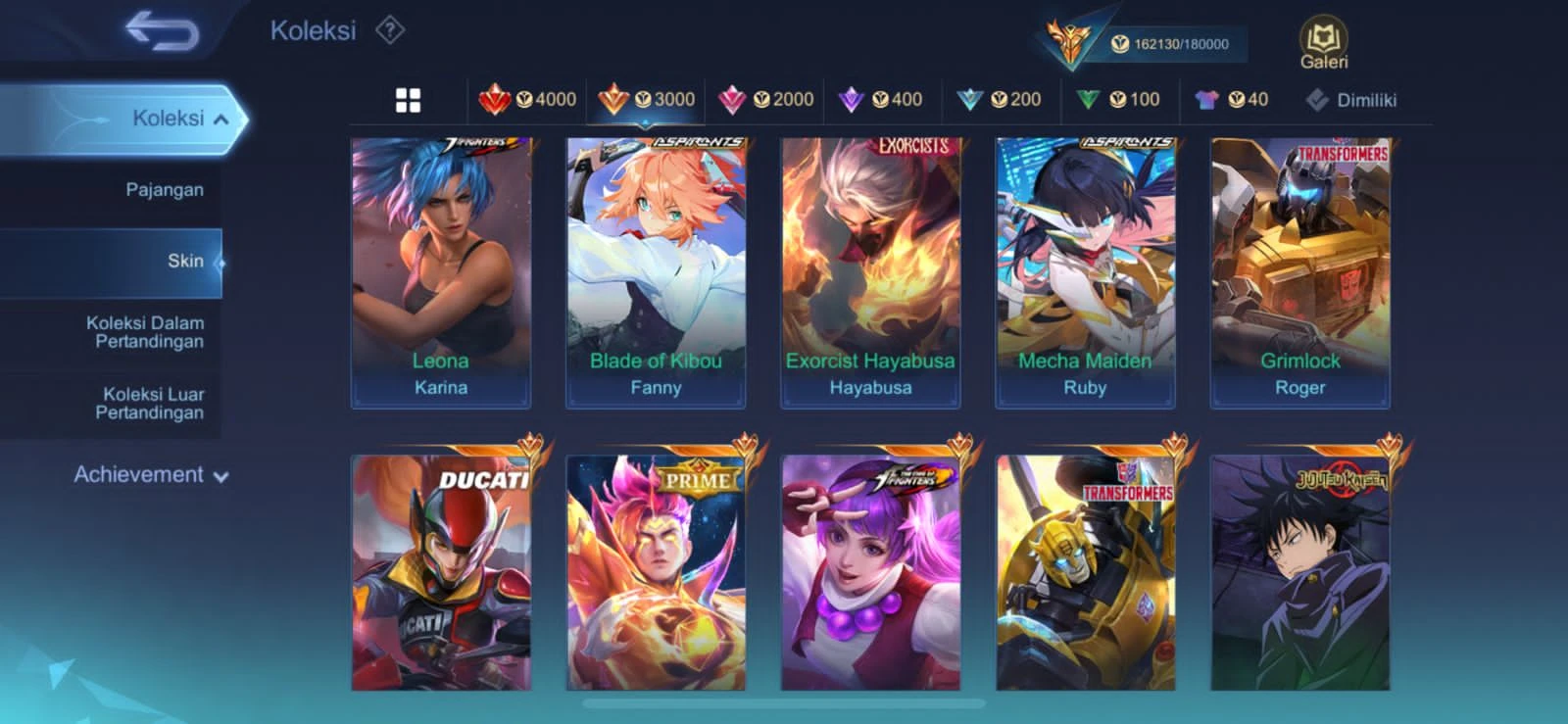1568x724 pixels.
Task: Go back using the arrow button
Action: [x=163, y=31]
